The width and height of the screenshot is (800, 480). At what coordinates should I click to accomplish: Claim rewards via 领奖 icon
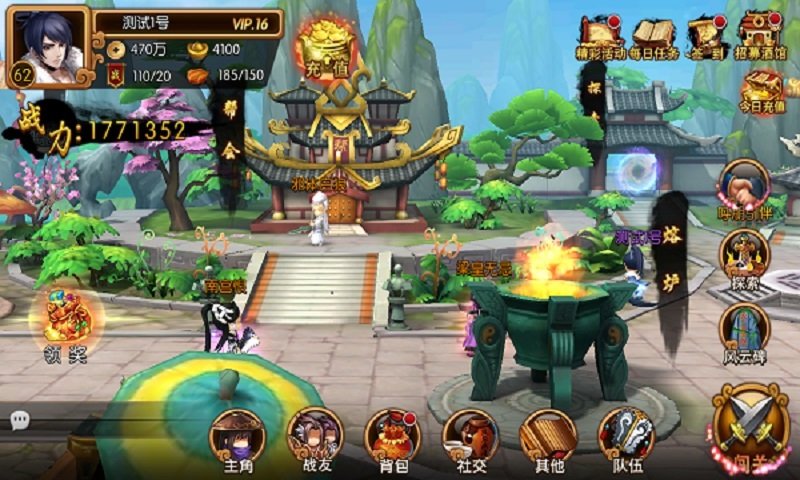point(66,322)
